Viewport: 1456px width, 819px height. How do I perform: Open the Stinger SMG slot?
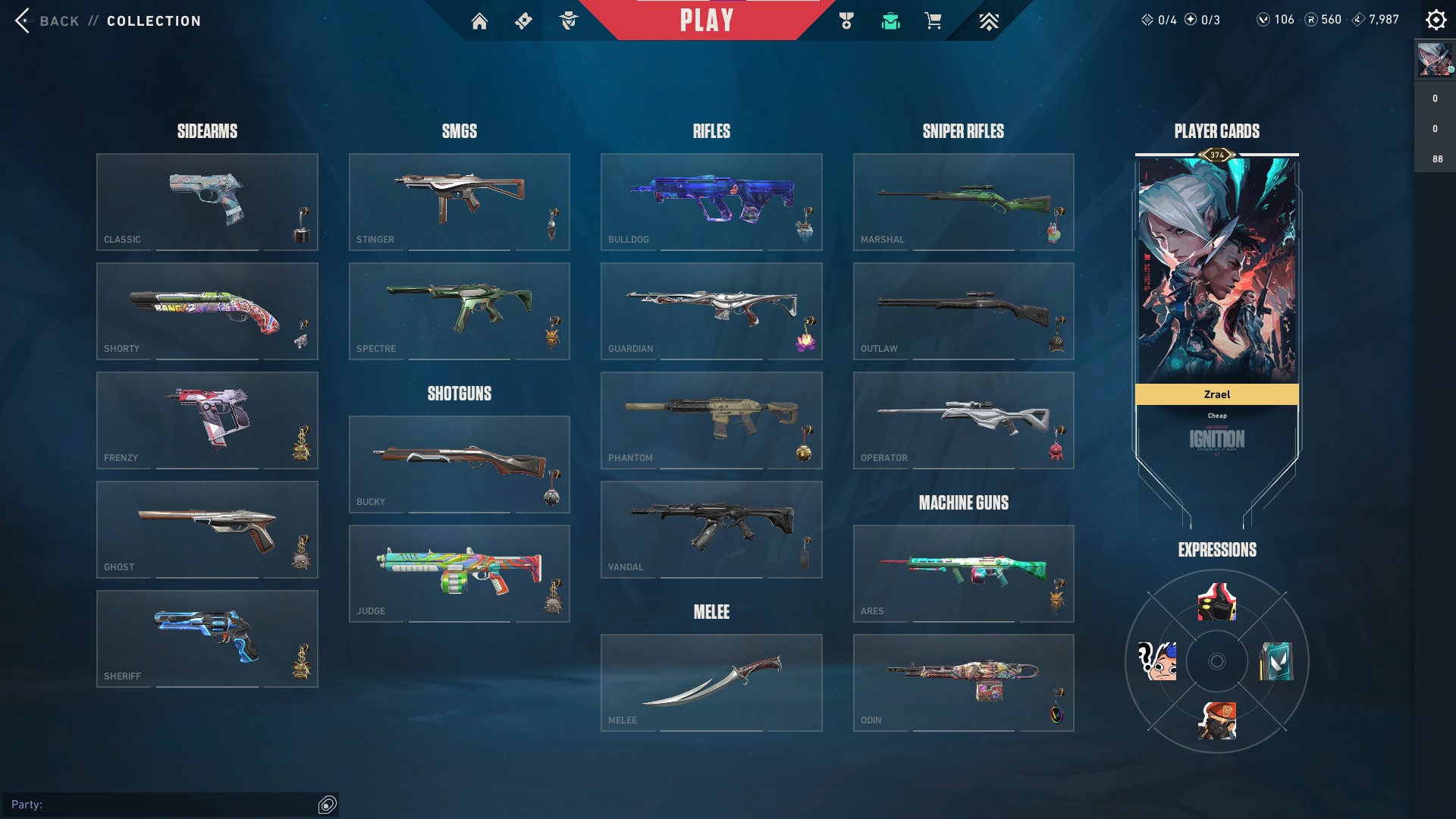point(459,202)
